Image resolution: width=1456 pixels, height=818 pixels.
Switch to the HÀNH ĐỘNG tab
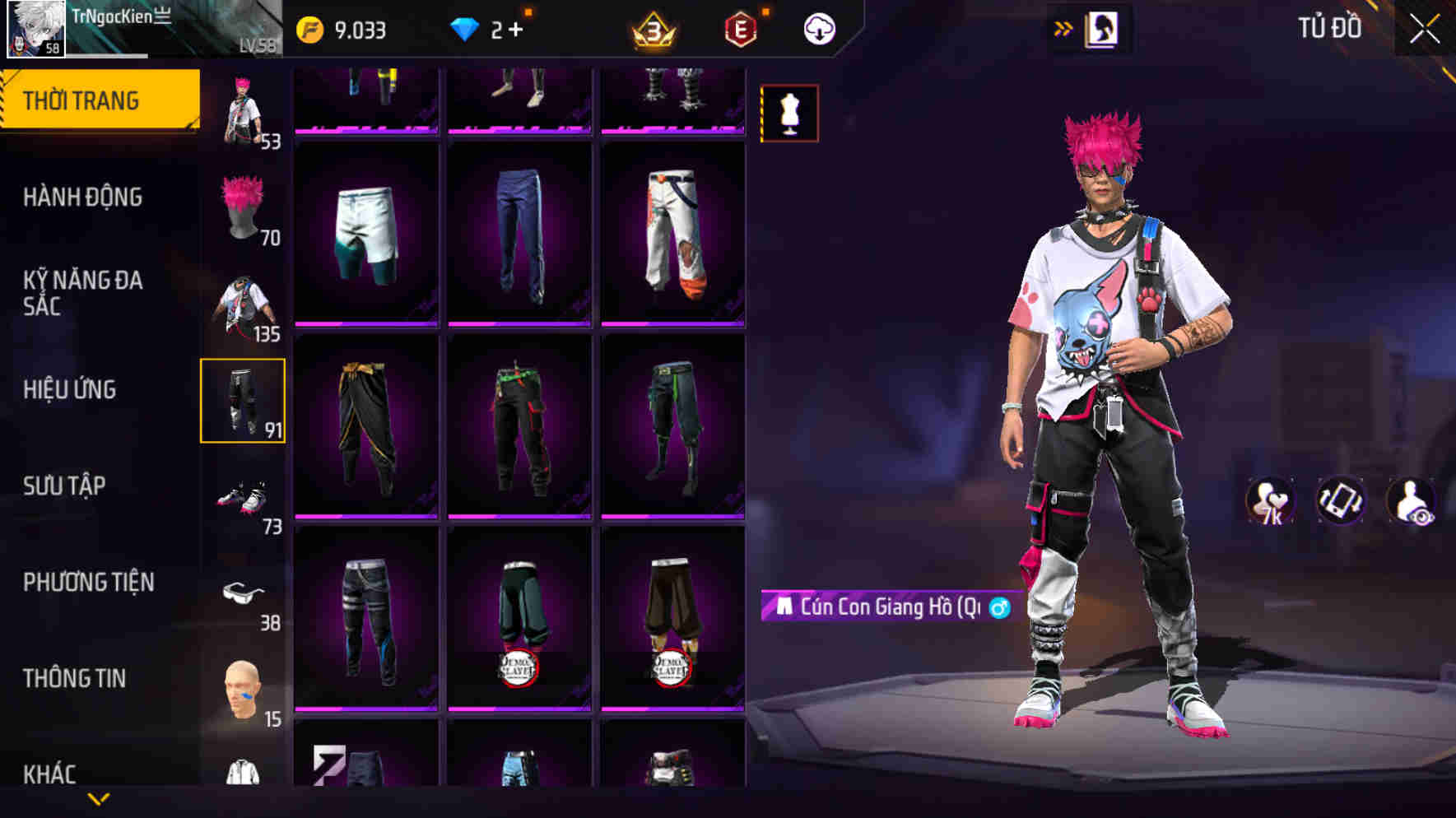(82, 198)
